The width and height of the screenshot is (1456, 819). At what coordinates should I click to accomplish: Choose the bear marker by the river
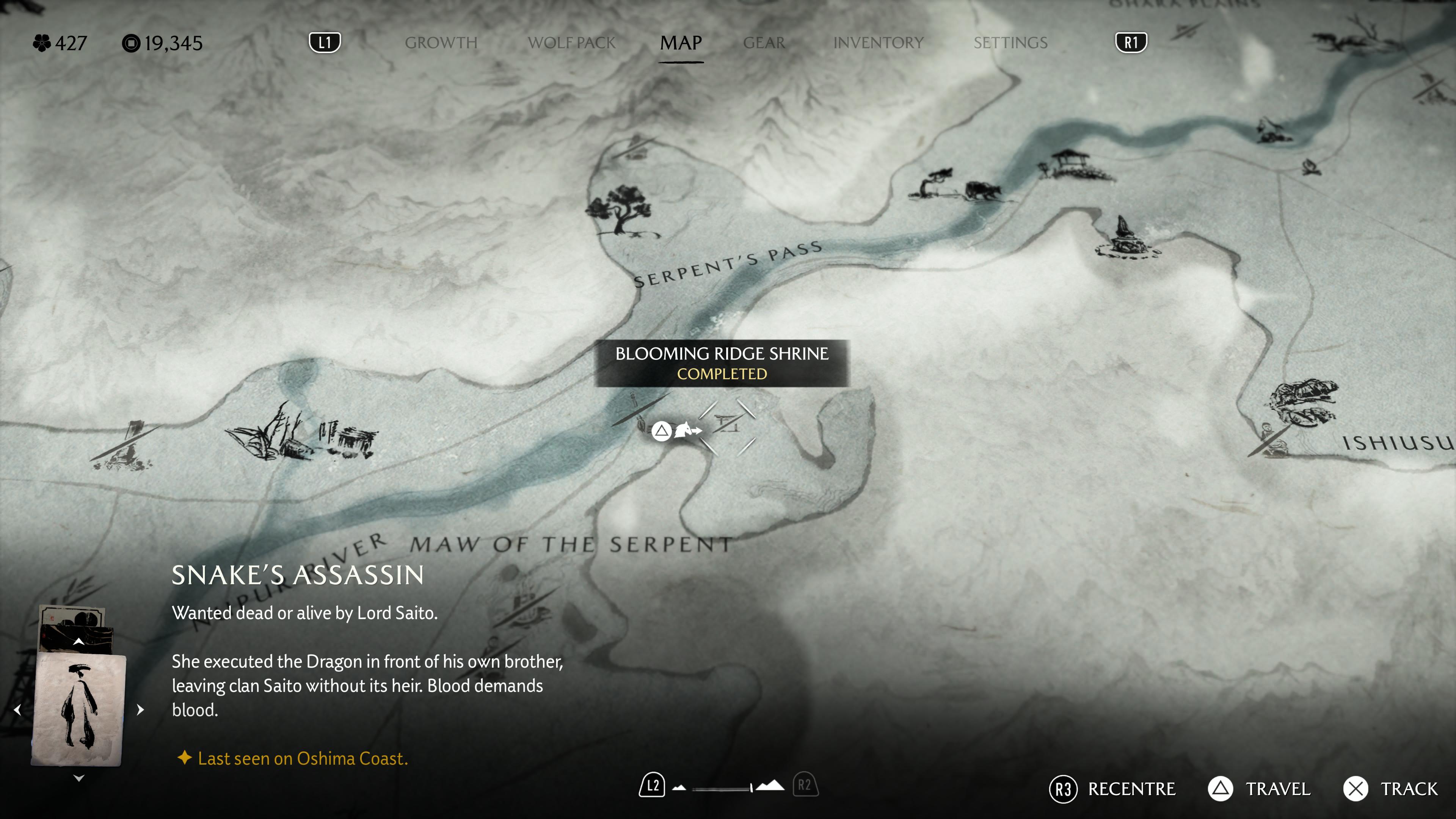pyautogui.click(x=984, y=190)
